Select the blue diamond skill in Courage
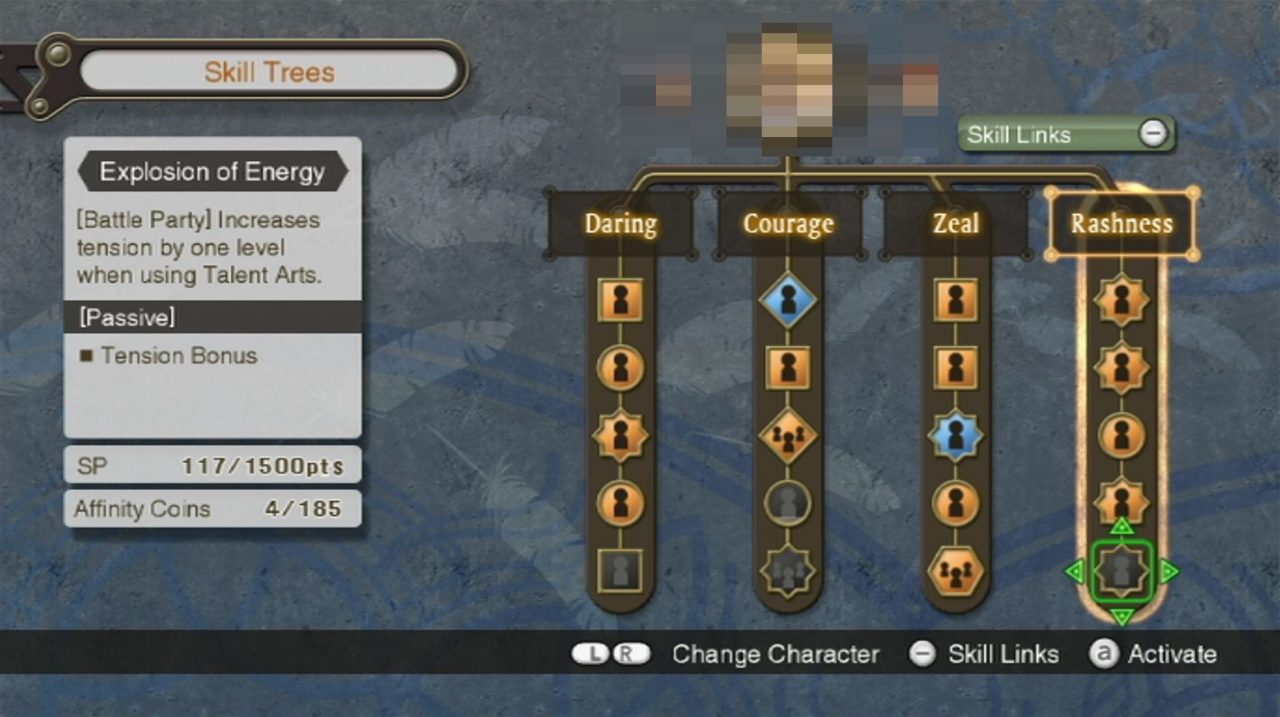Image resolution: width=1280 pixels, height=717 pixels. click(788, 300)
